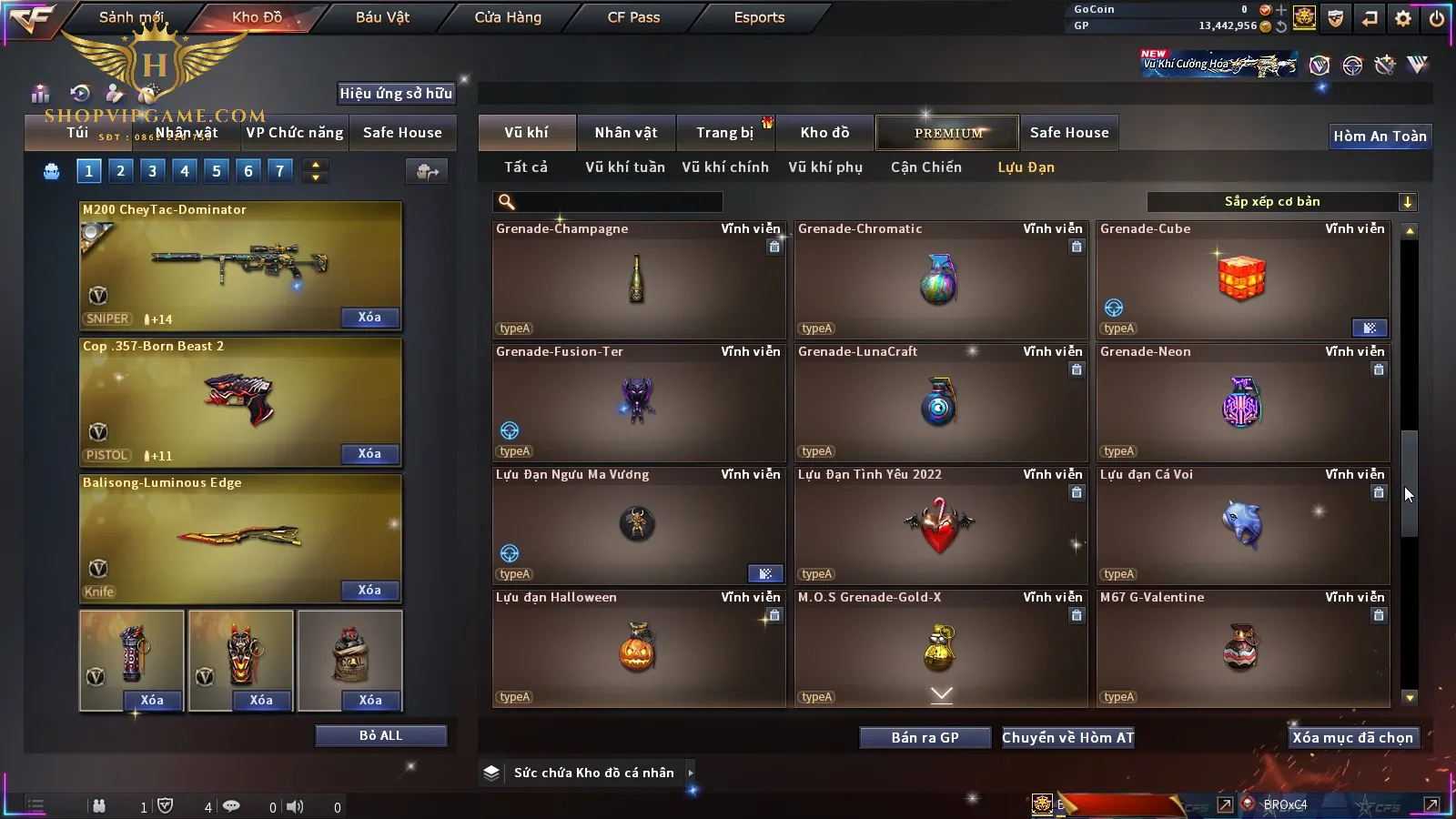
Task: Switch to bag preset number 3
Action: (153, 171)
